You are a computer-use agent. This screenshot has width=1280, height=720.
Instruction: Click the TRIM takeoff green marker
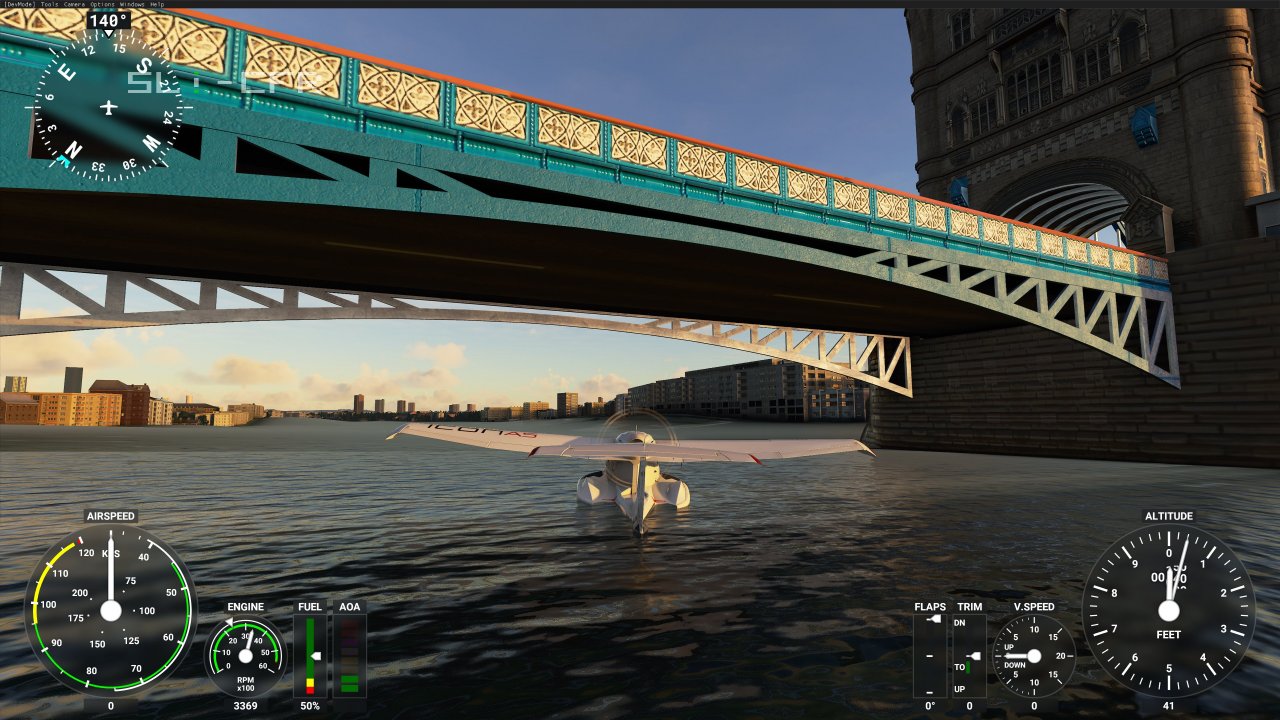pyautogui.click(x=968, y=667)
